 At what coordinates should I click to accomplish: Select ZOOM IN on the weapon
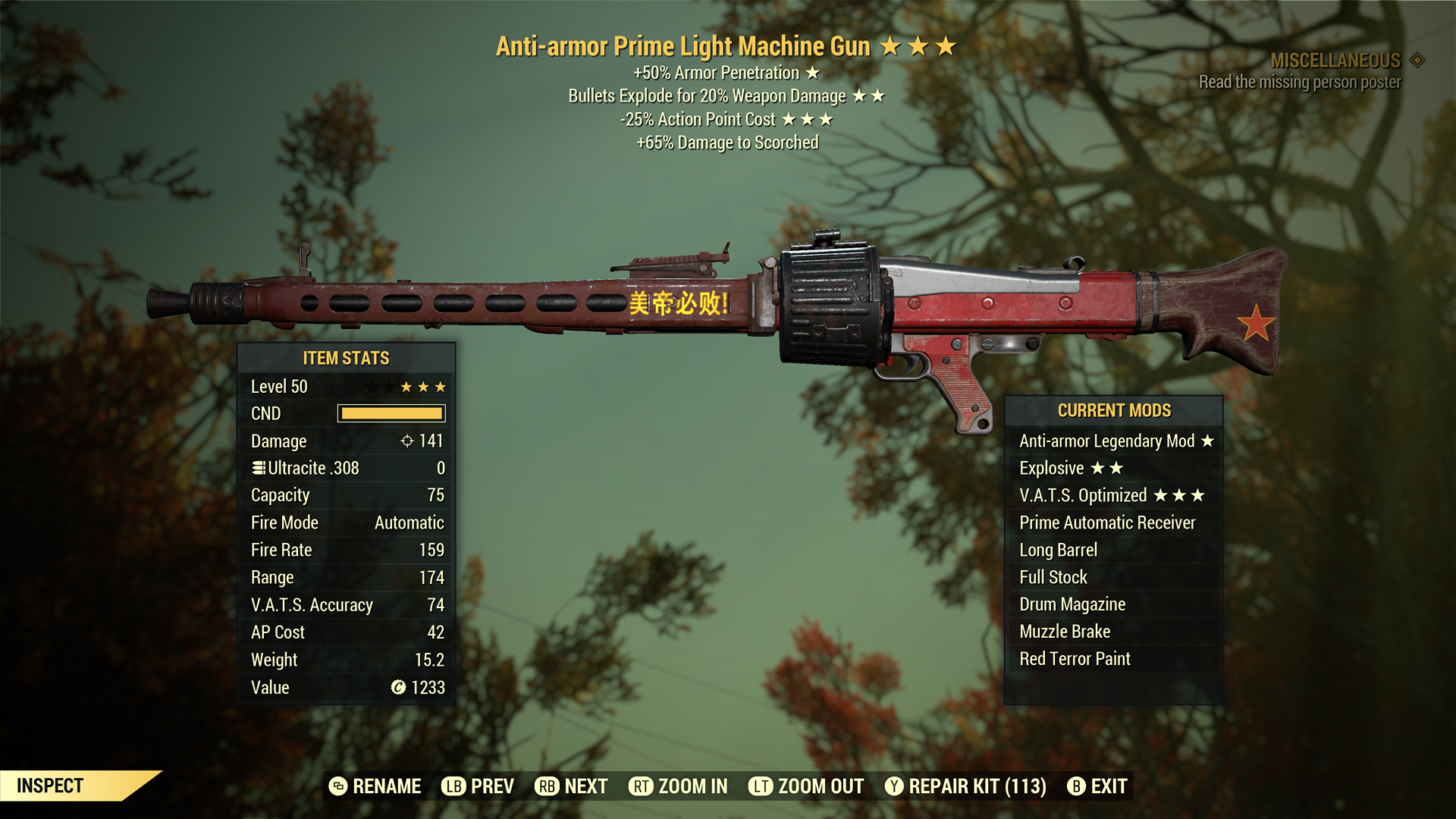(678, 786)
